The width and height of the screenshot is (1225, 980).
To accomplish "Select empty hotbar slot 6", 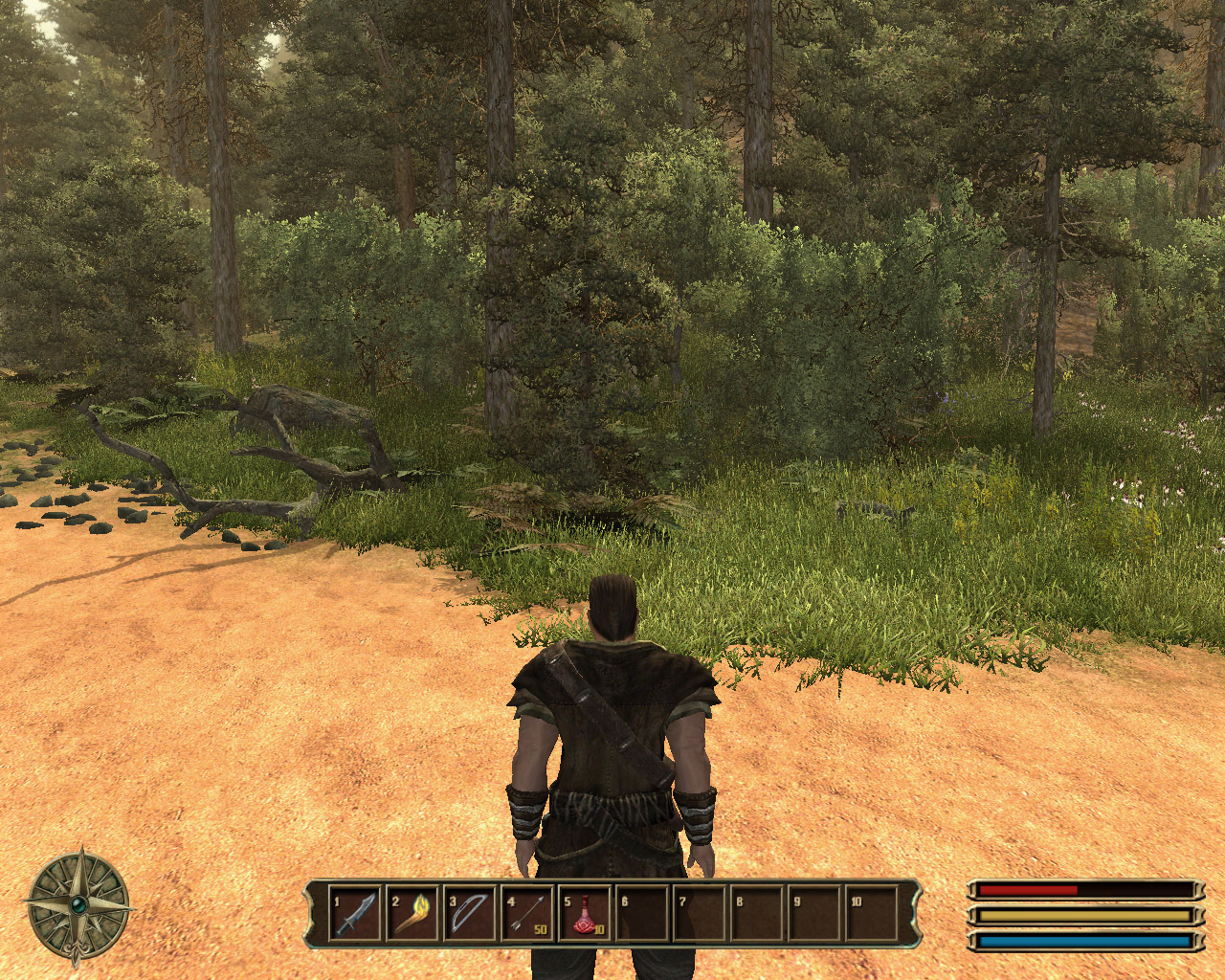I will [x=642, y=914].
